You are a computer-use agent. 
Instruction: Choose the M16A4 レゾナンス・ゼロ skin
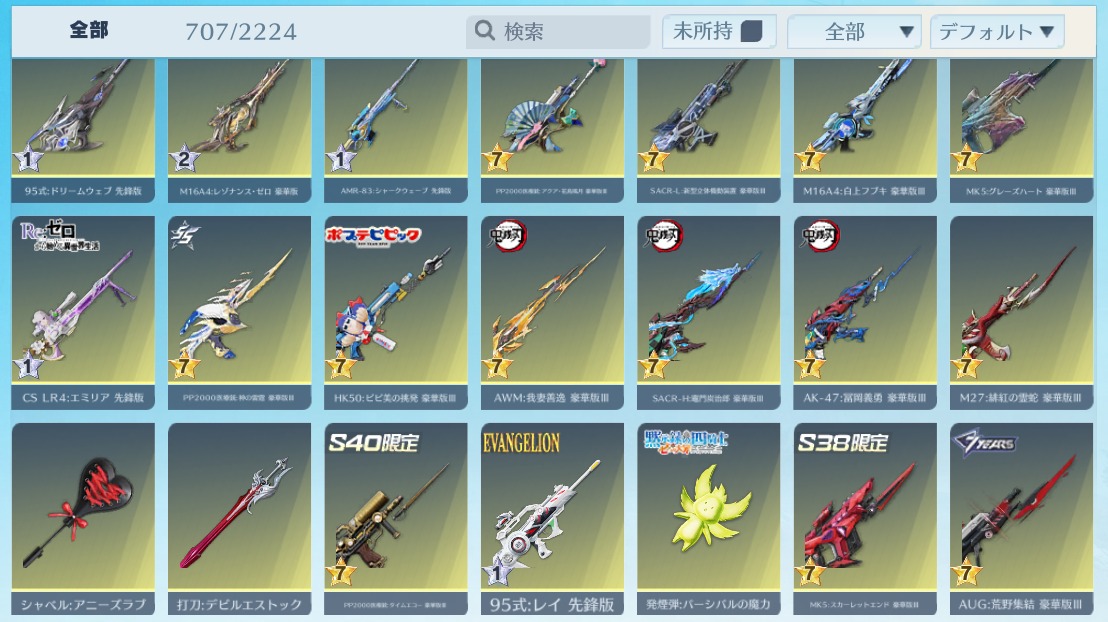240,125
